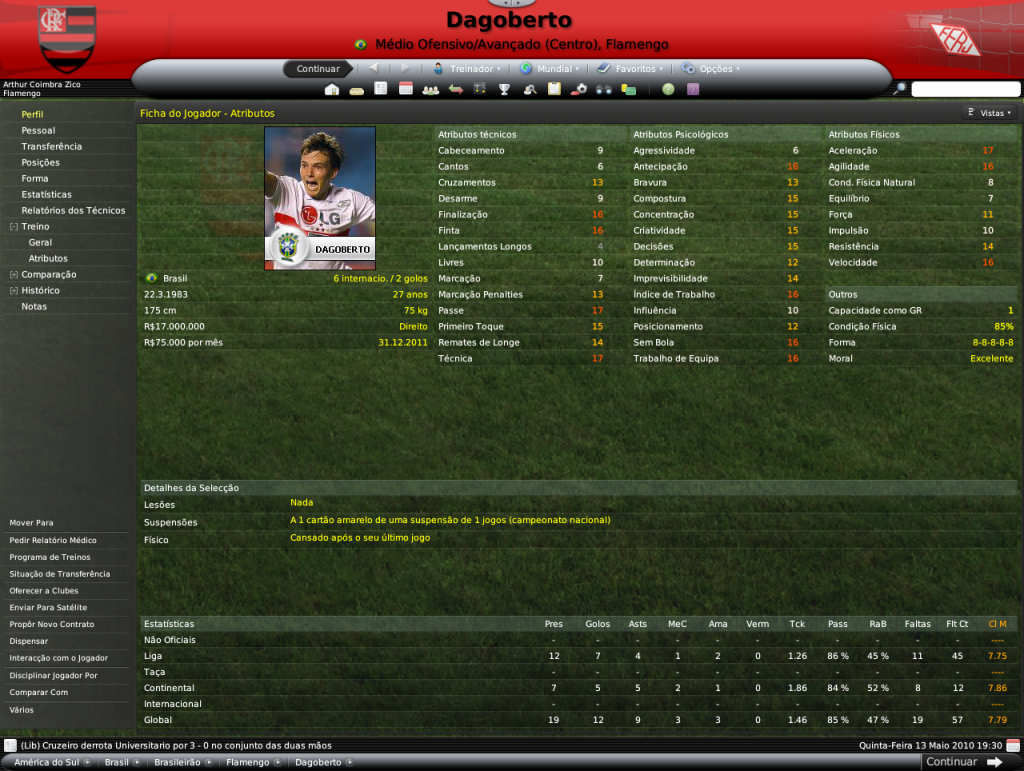The image size is (1024, 771).
Task: Open the Atributos training sub-item
Action: point(48,258)
